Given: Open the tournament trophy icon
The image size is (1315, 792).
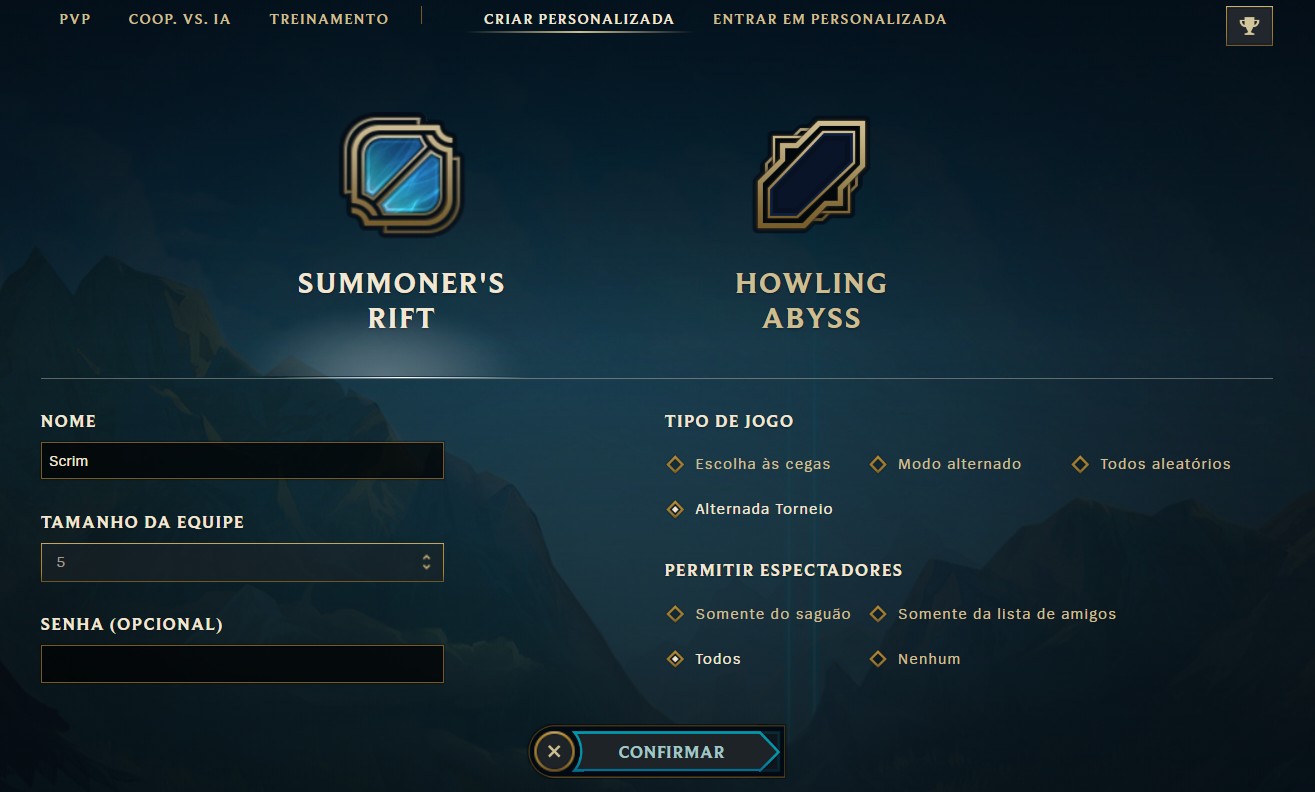Looking at the screenshot, I should click(1249, 25).
